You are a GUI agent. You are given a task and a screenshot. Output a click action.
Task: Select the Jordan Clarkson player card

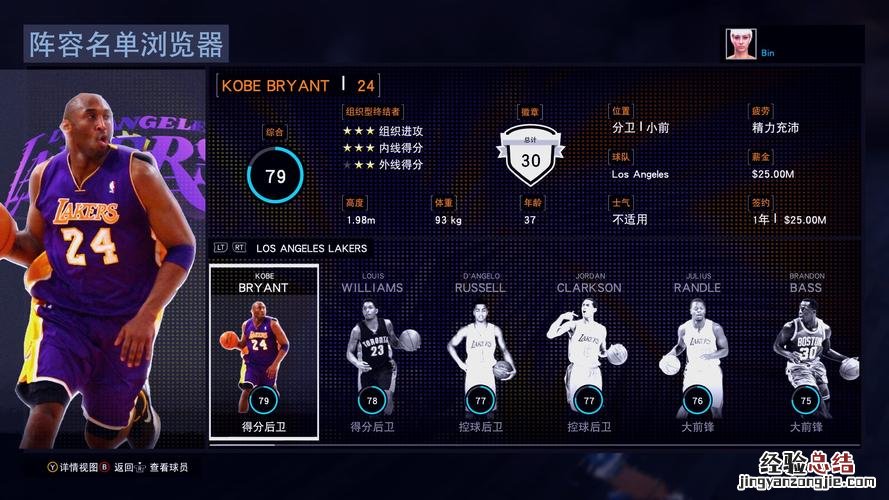(588, 351)
